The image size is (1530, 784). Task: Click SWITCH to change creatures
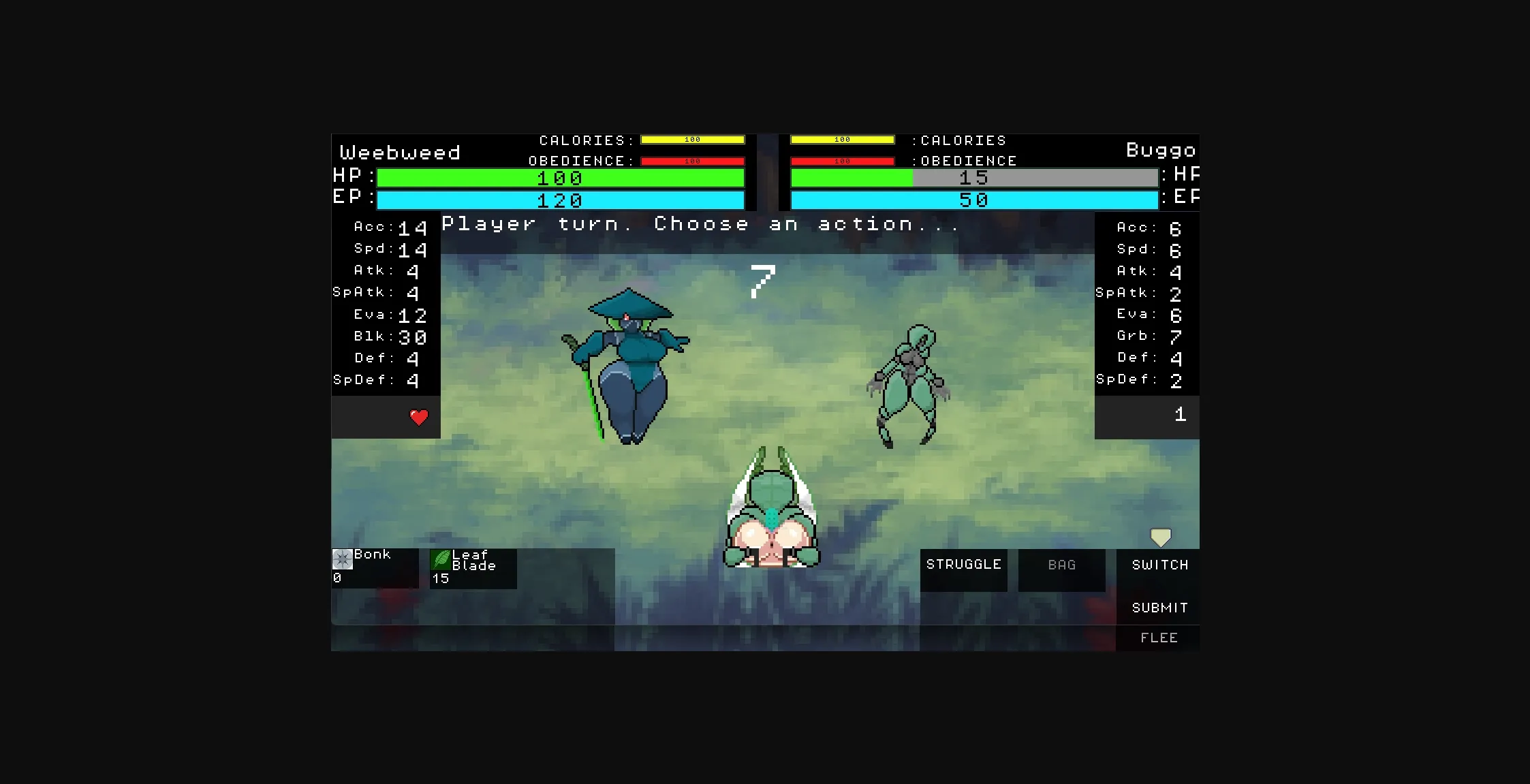(x=1159, y=565)
